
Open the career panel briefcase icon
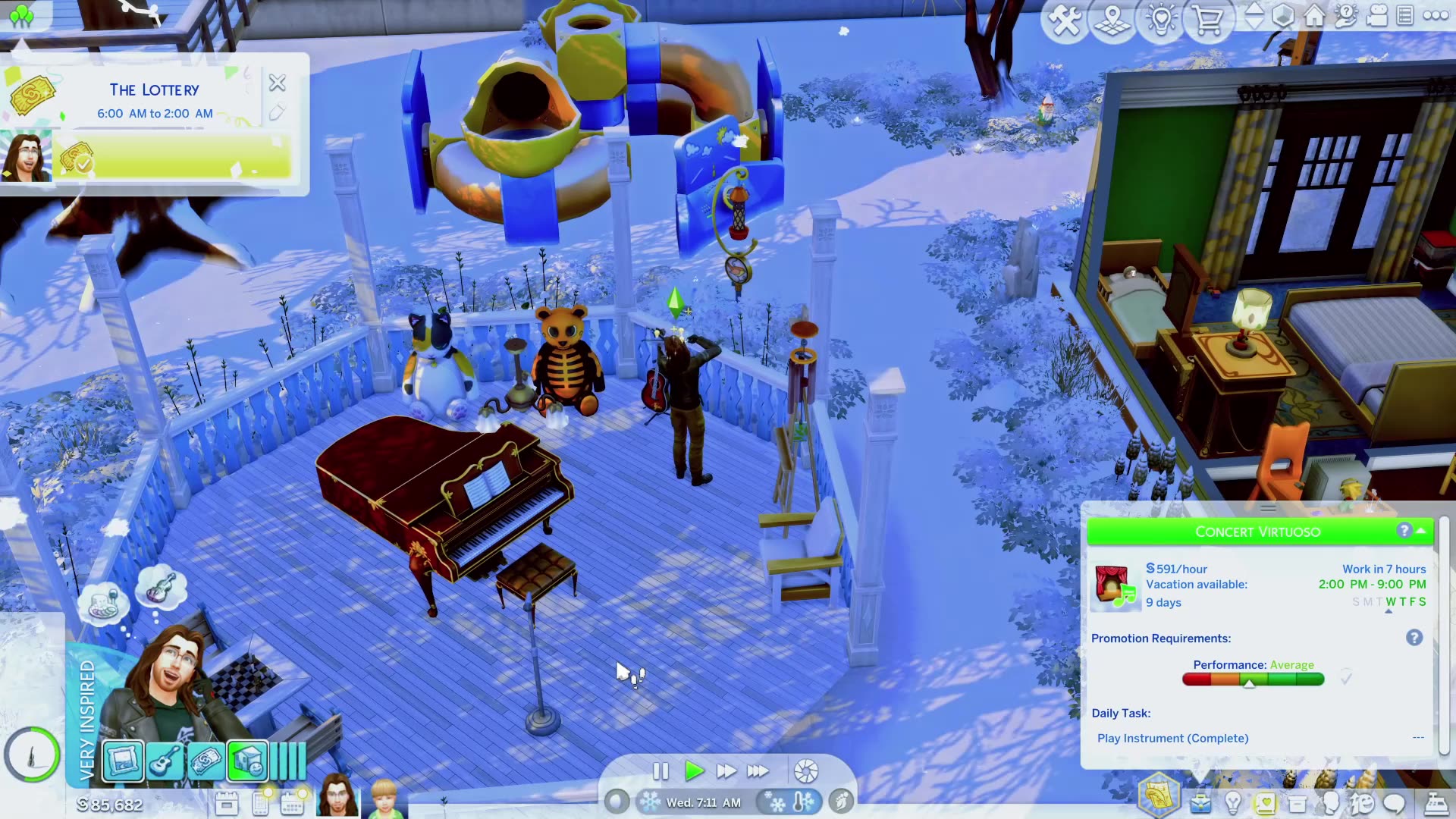point(1200,802)
